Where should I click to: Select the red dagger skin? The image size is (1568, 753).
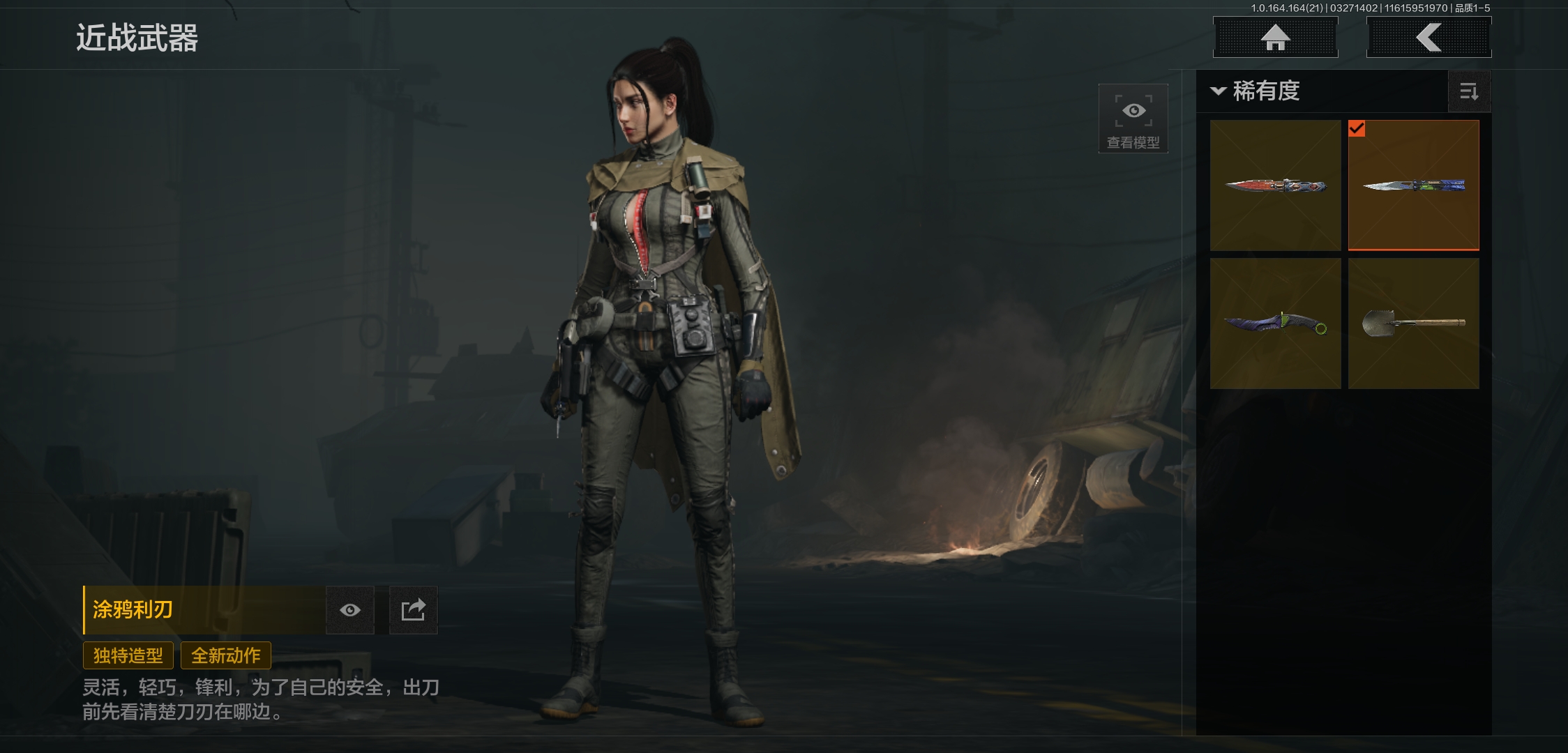click(x=1275, y=185)
